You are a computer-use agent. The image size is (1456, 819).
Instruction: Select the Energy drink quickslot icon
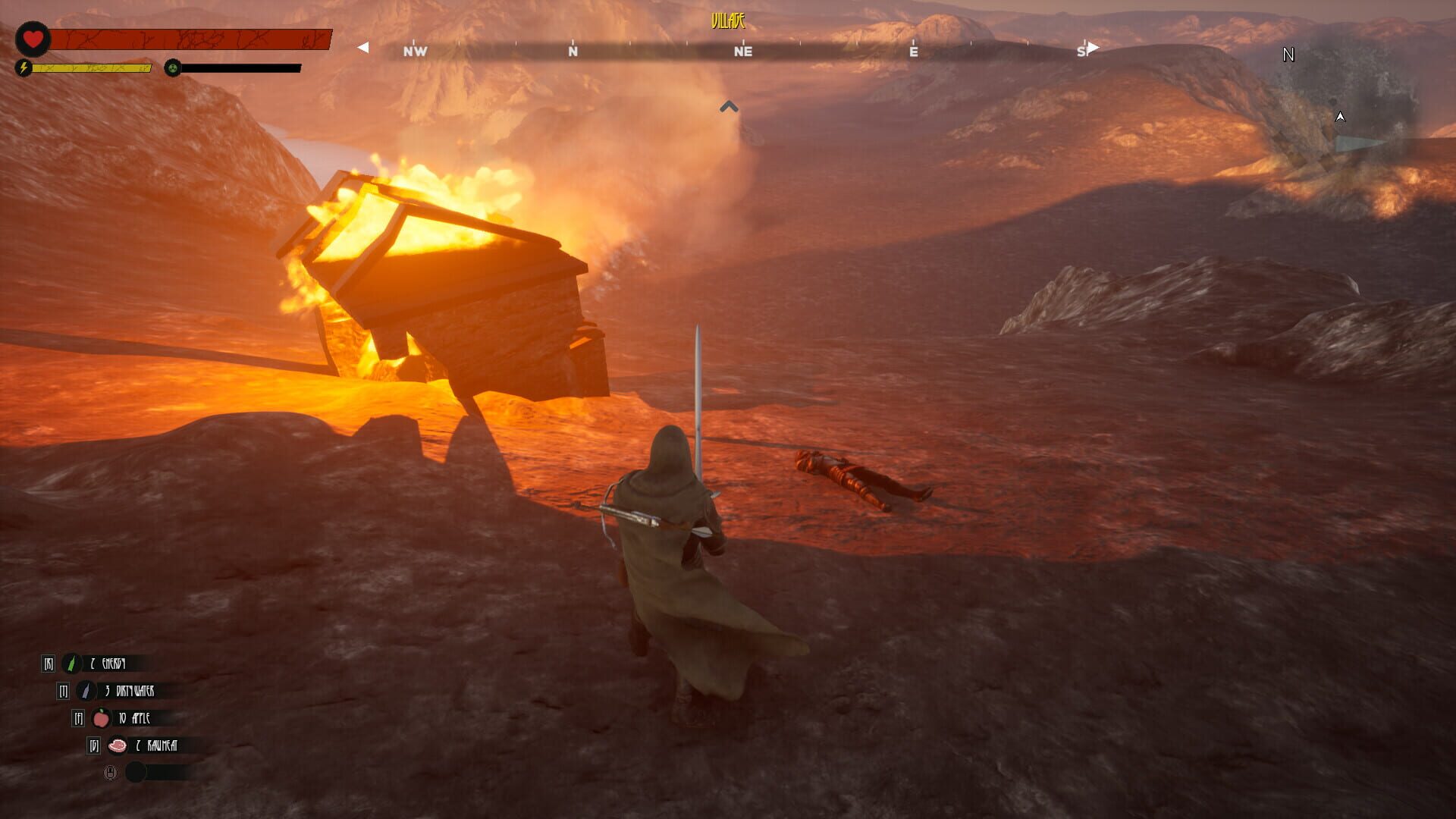[71, 662]
